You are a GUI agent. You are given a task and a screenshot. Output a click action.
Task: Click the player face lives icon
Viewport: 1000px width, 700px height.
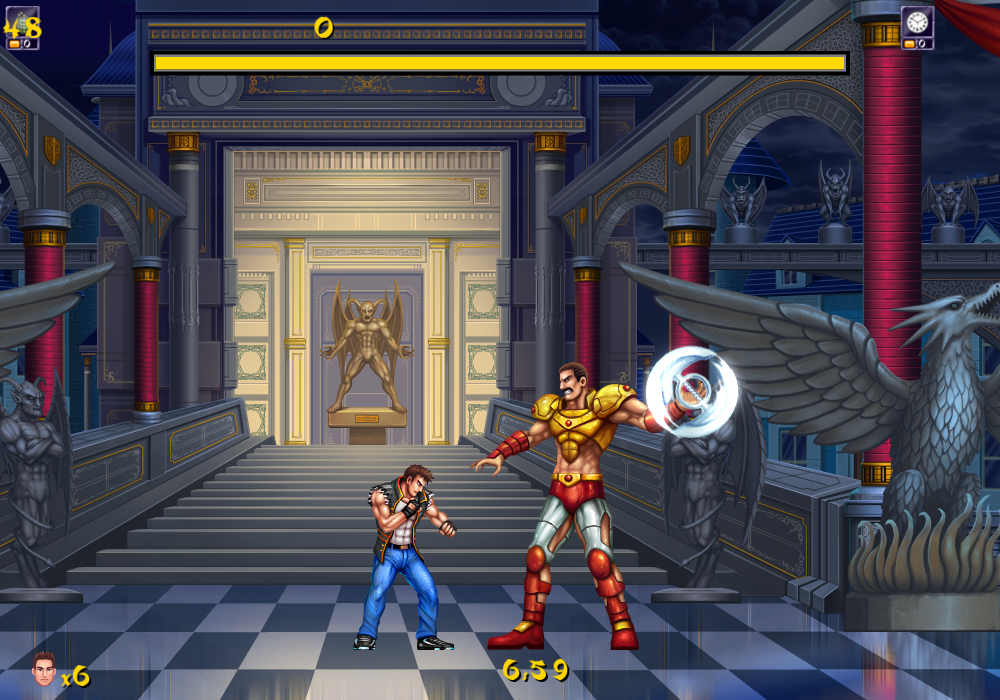(43, 668)
